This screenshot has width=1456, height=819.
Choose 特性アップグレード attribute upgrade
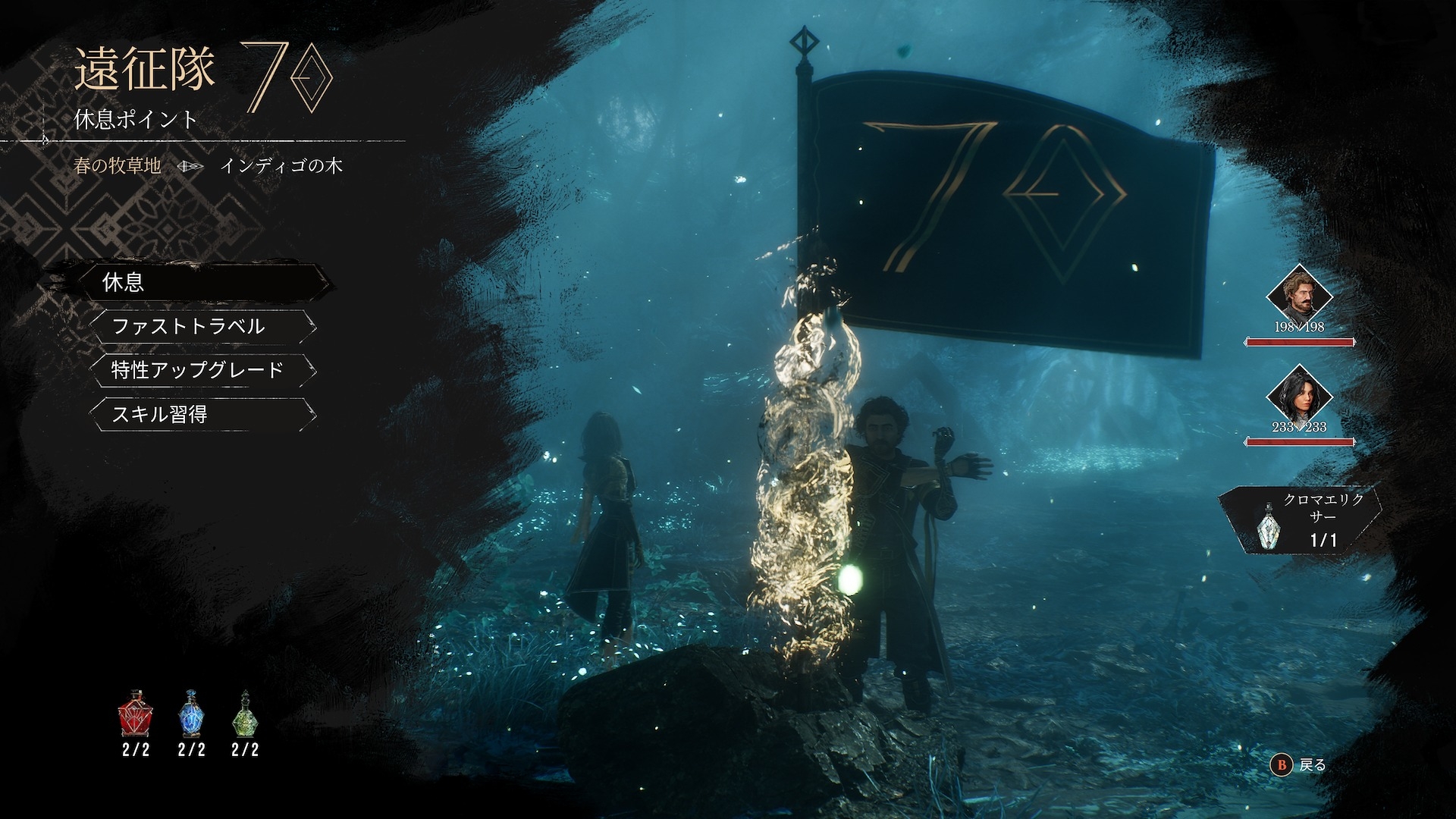201,370
